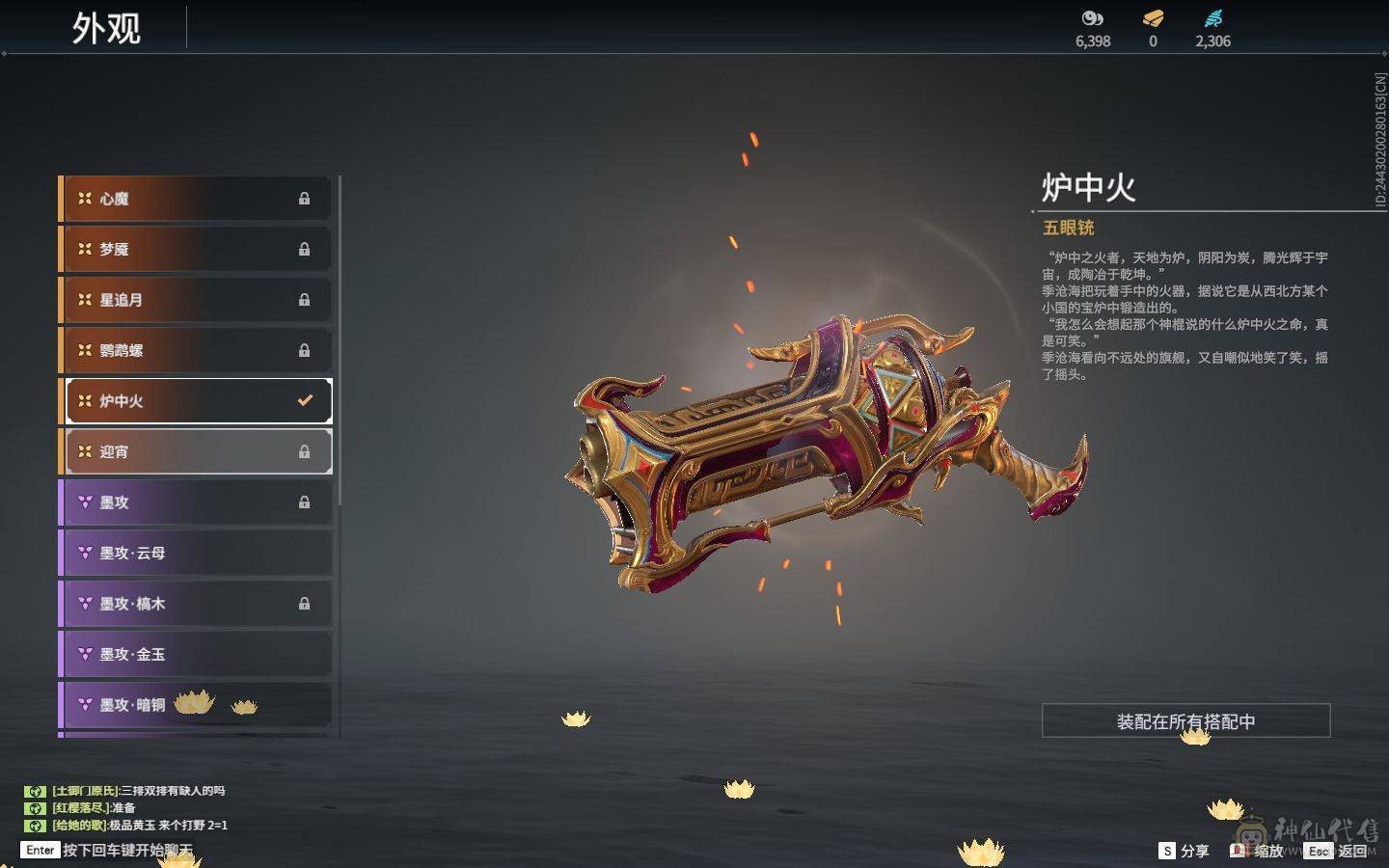Click the yin-yang coin currency icon
This screenshot has height=868, width=1389.
(x=1091, y=16)
